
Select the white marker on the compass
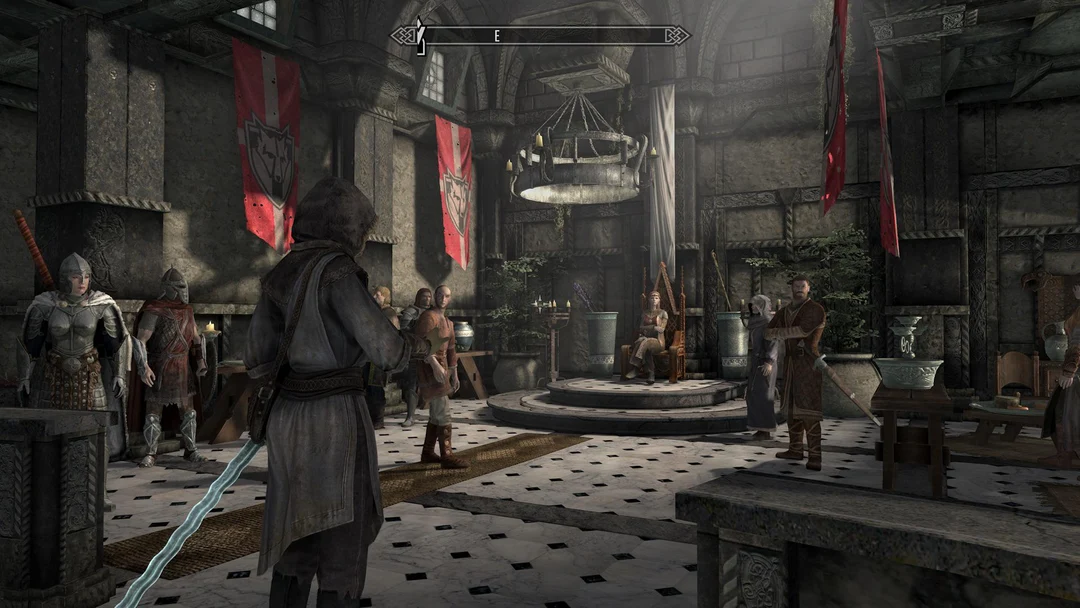tap(421, 35)
